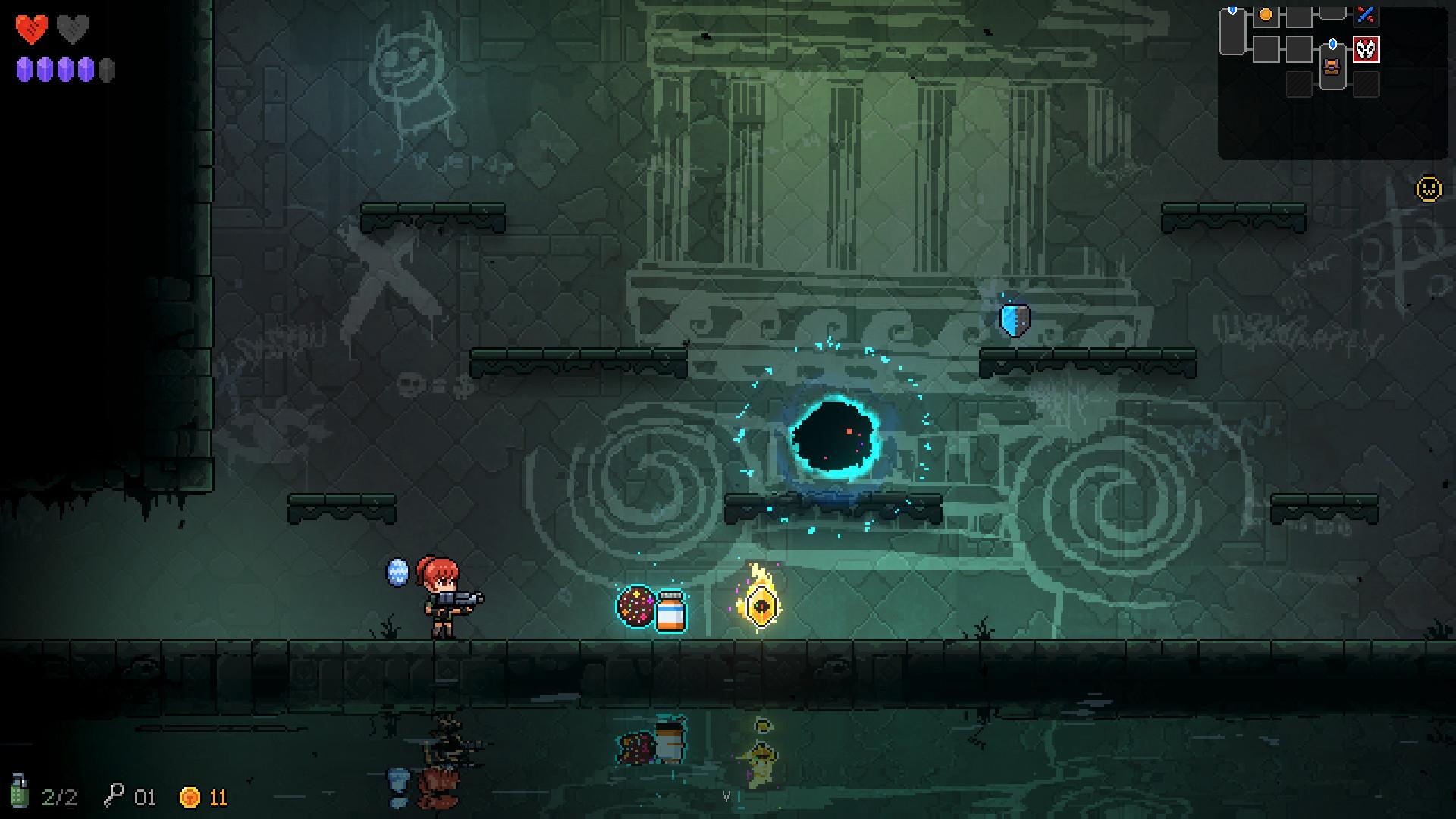Toggle the last grey shield pip
This screenshot has width=1456, height=819.
click(x=106, y=71)
